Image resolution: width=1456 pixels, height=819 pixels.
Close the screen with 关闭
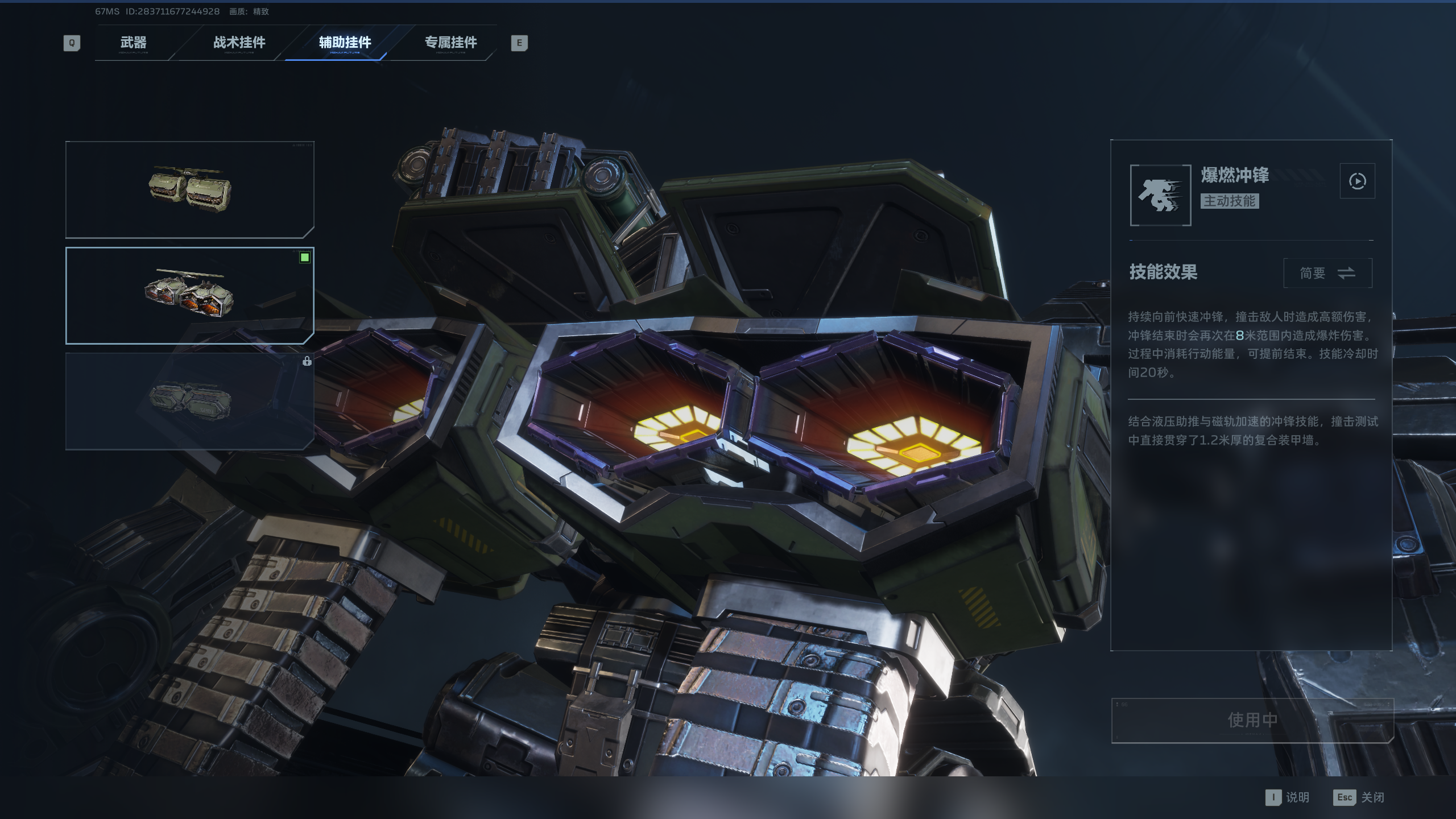click(x=1359, y=797)
